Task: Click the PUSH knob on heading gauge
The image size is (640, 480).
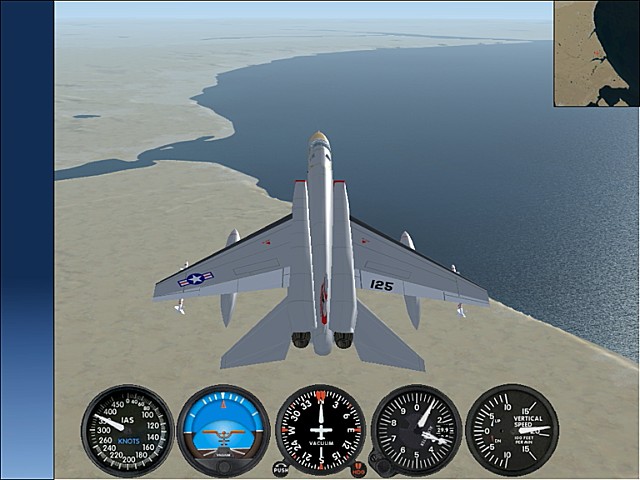Action: (x=281, y=468)
